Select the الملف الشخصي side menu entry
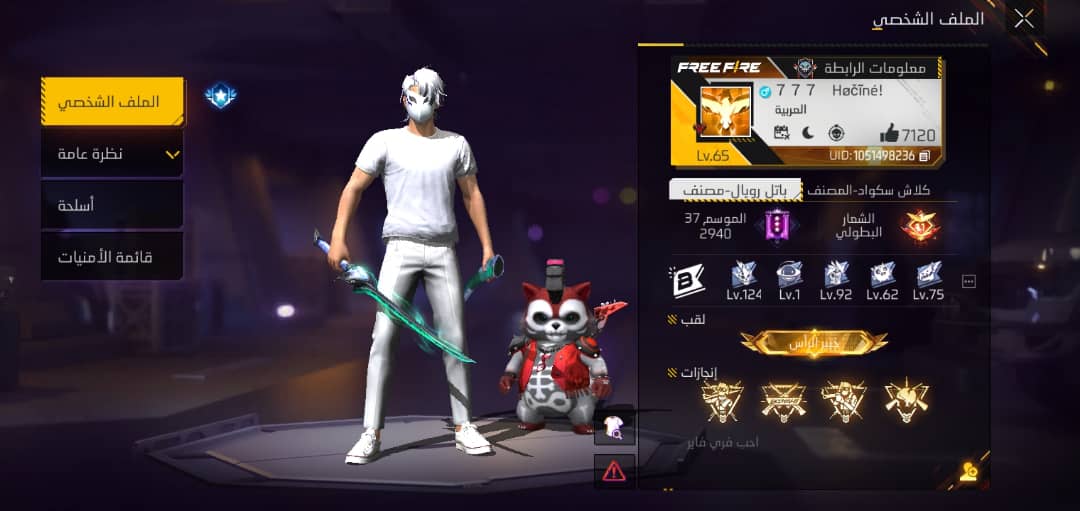The width and height of the screenshot is (1080, 511). [x=112, y=102]
